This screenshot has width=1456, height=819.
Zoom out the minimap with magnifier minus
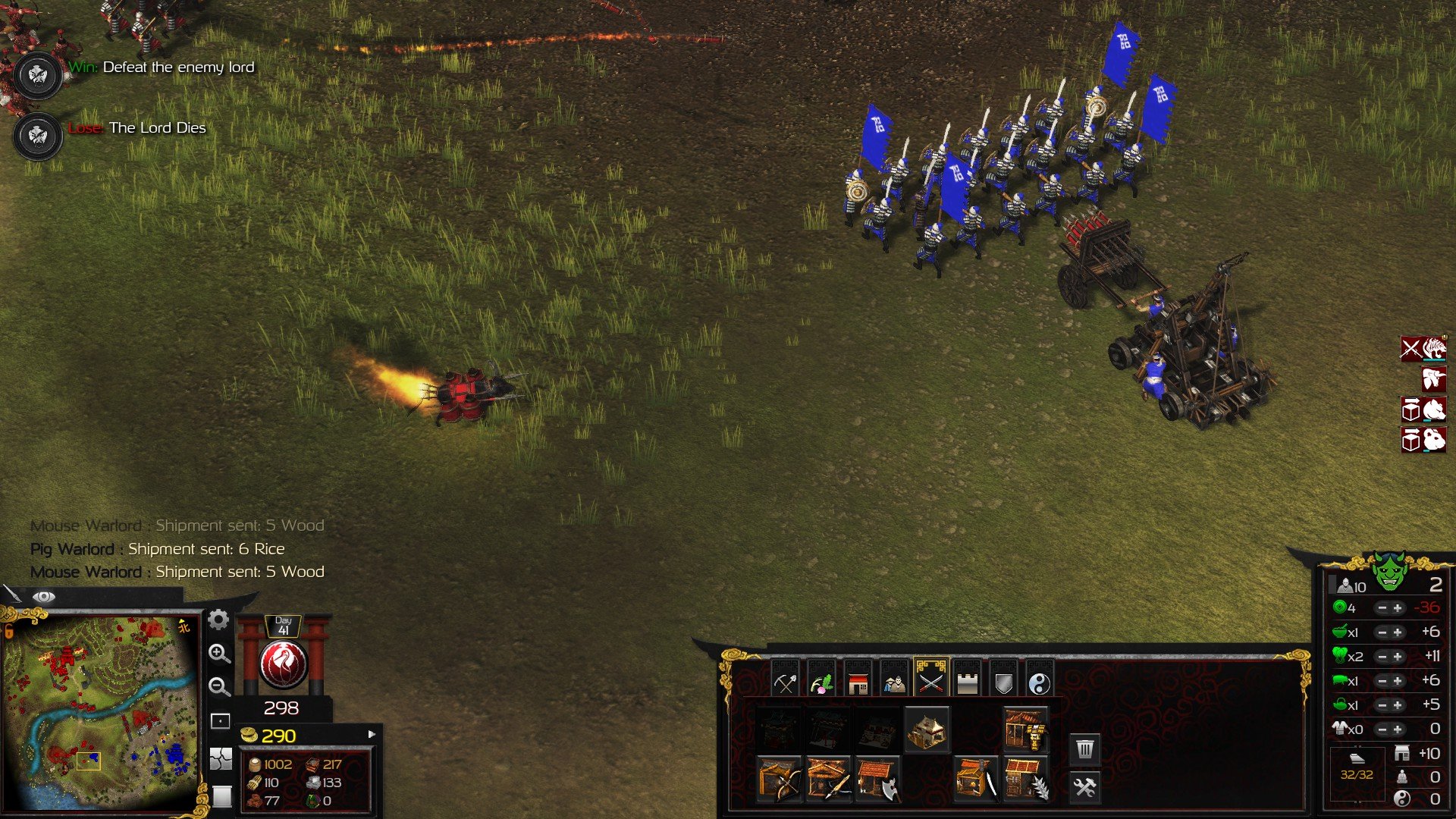[219, 687]
